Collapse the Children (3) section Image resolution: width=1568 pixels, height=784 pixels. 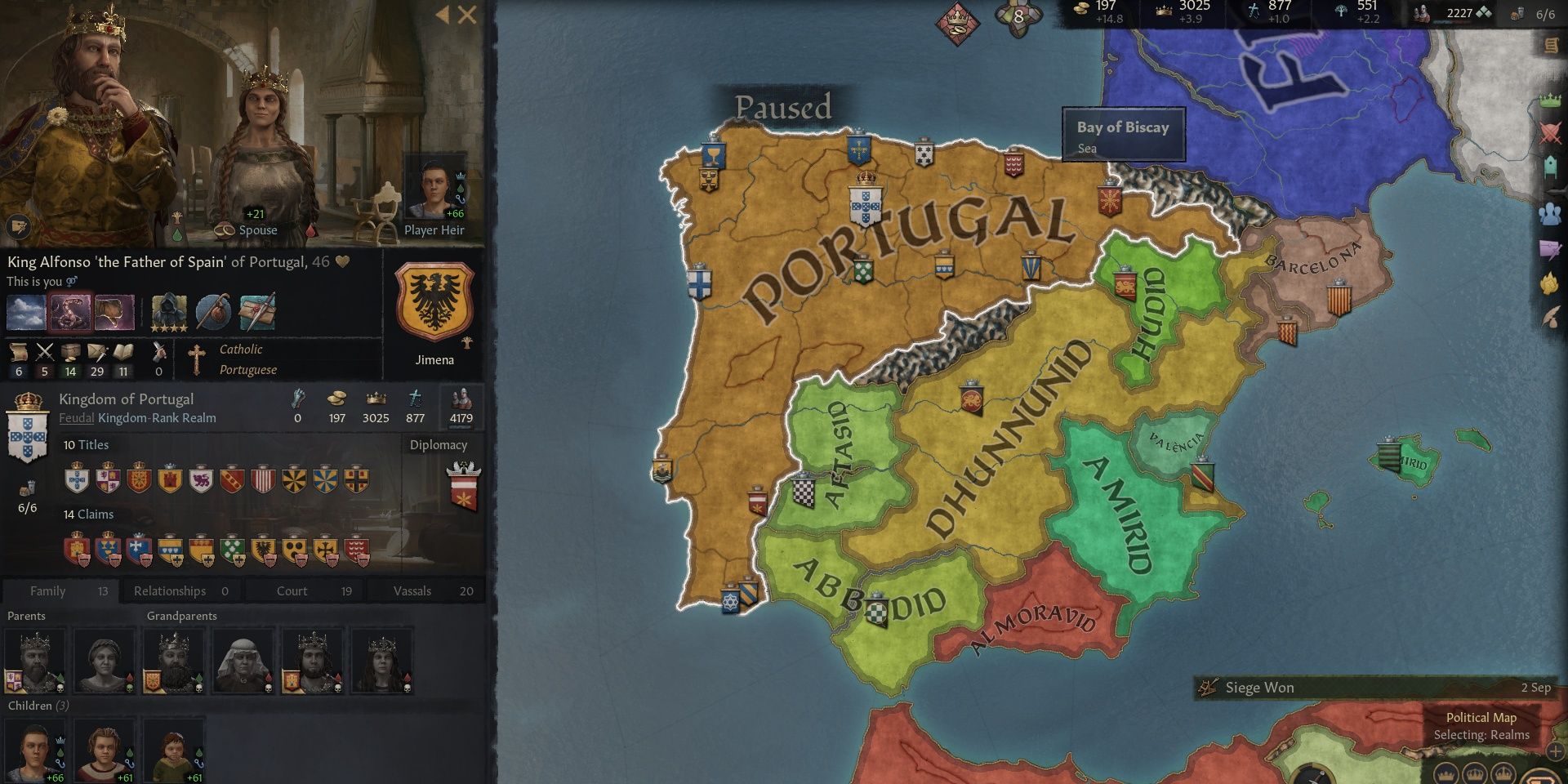point(38,706)
